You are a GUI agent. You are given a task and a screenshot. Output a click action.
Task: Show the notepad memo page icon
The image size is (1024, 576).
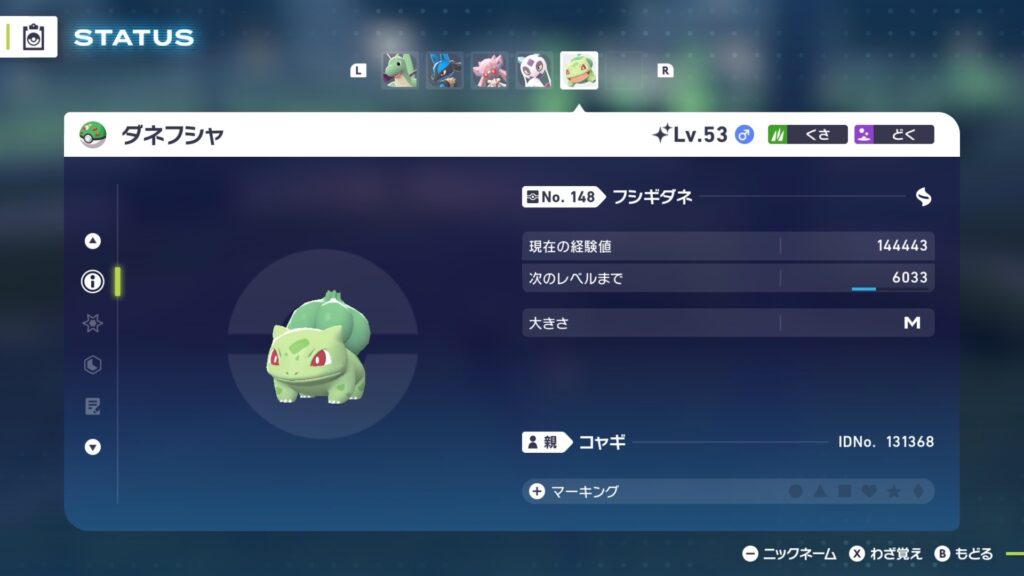pyautogui.click(x=93, y=406)
